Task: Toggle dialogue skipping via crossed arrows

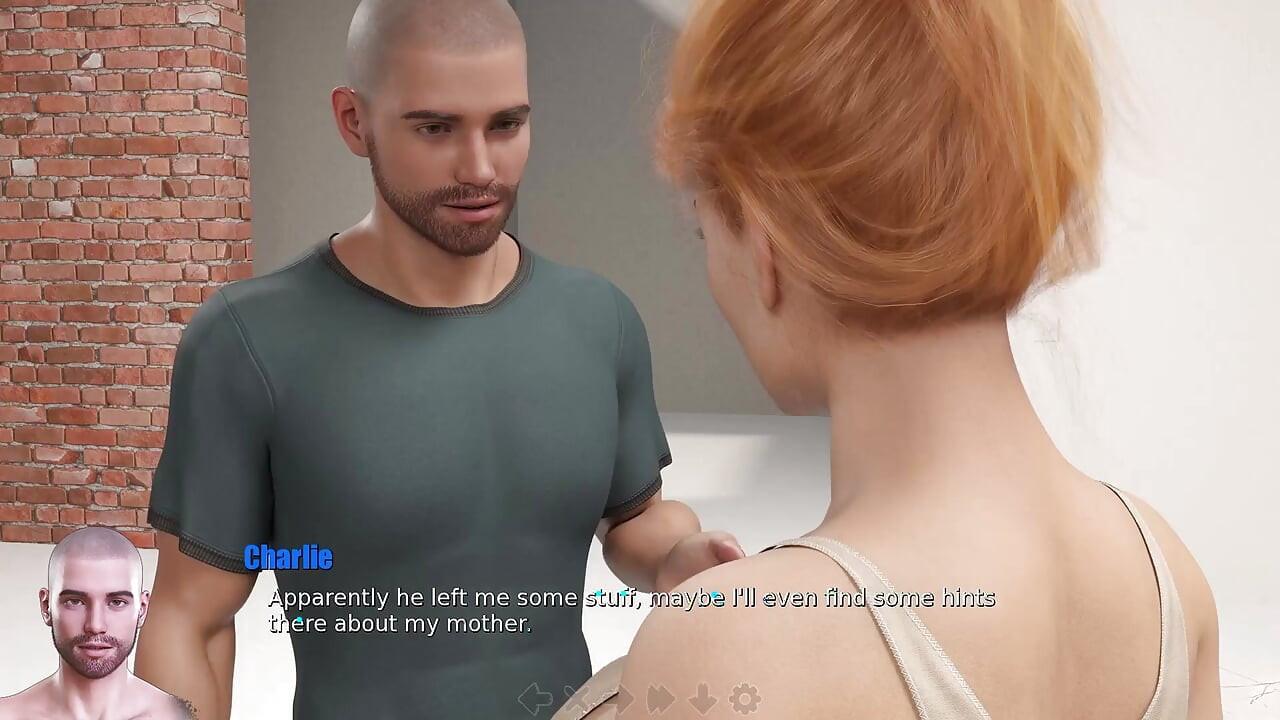Action: 577,698
